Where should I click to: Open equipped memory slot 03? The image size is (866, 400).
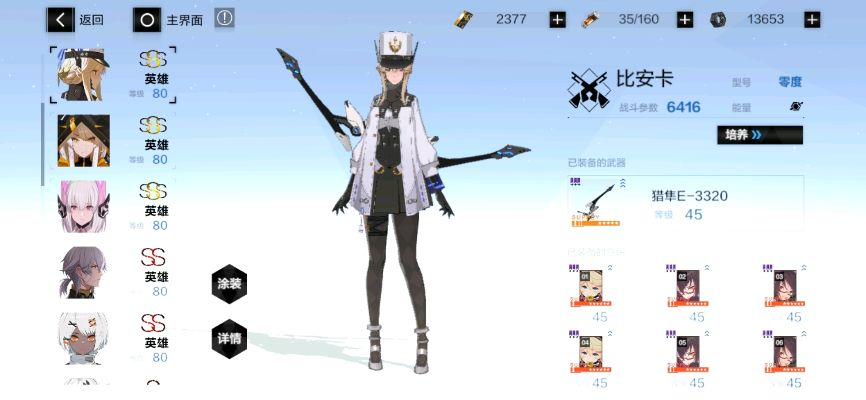click(x=785, y=288)
